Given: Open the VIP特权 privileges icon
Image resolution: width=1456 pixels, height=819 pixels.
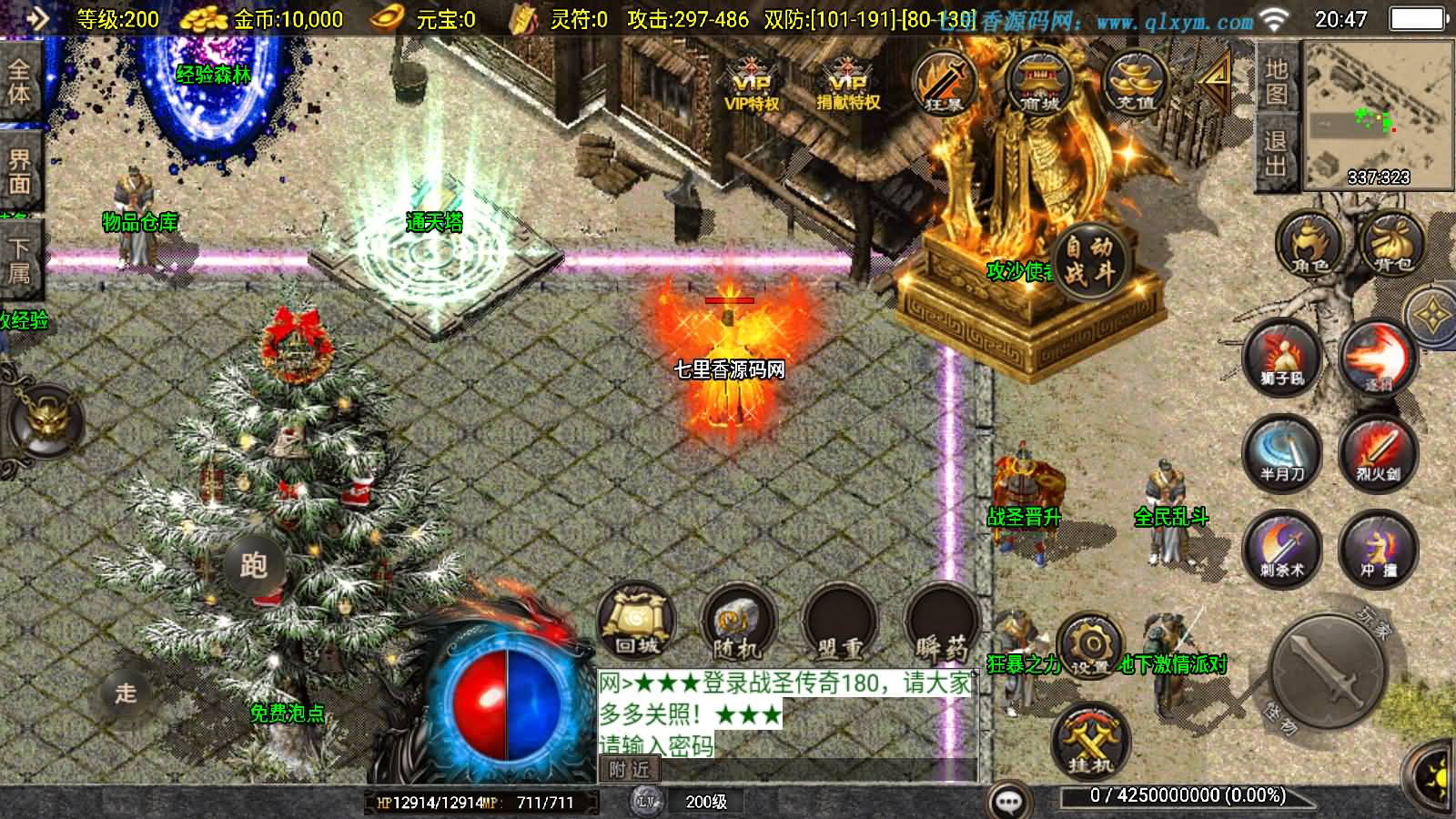Looking at the screenshot, I should (x=752, y=85).
